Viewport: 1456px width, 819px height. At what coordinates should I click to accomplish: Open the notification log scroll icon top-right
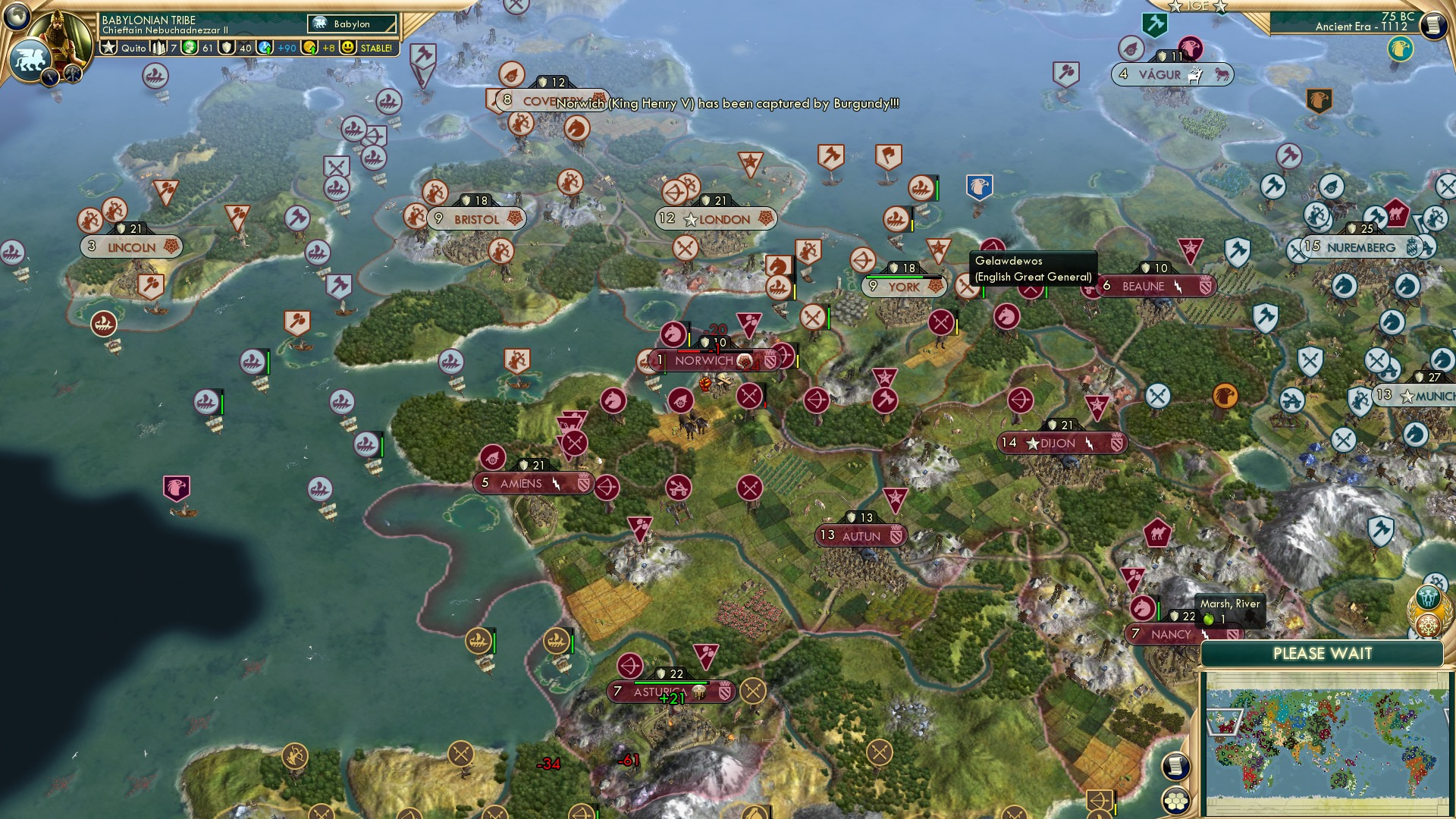pos(1432,24)
